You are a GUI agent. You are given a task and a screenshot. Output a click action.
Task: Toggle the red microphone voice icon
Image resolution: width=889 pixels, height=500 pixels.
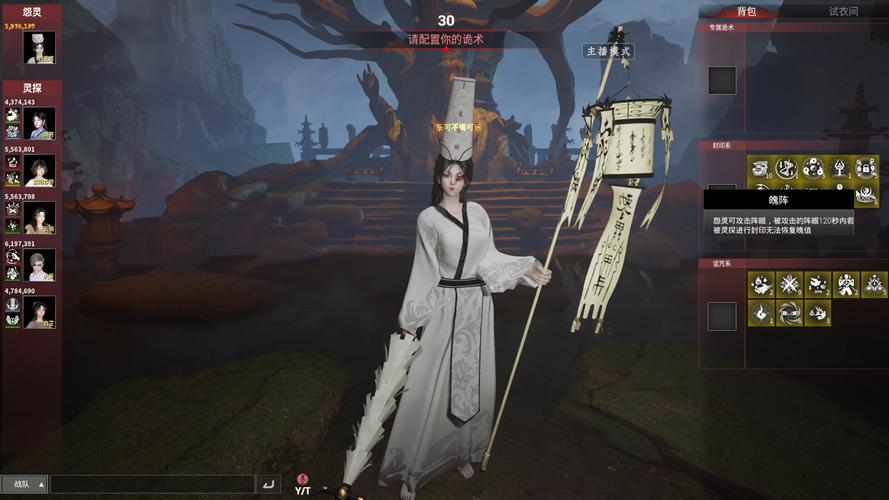[x=302, y=479]
